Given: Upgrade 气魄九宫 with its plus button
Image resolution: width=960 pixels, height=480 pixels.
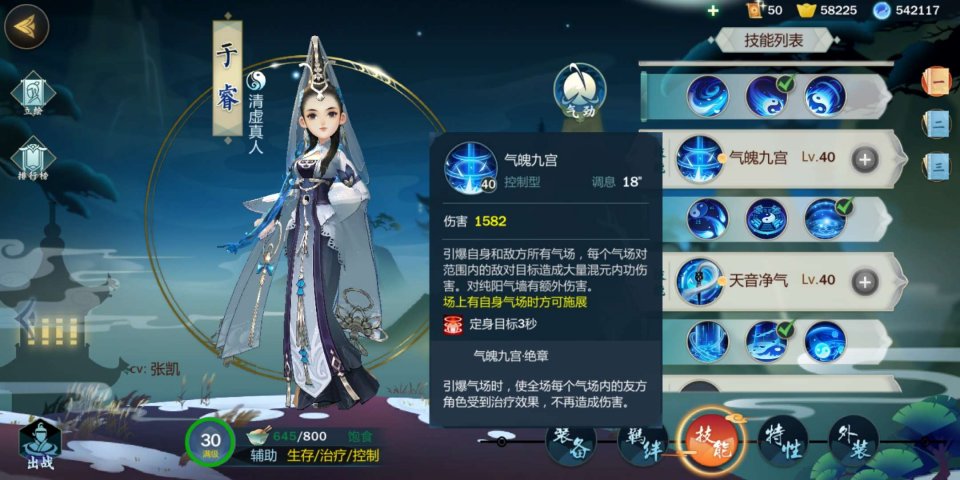Looking at the screenshot, I should click(x=863, y=158).
